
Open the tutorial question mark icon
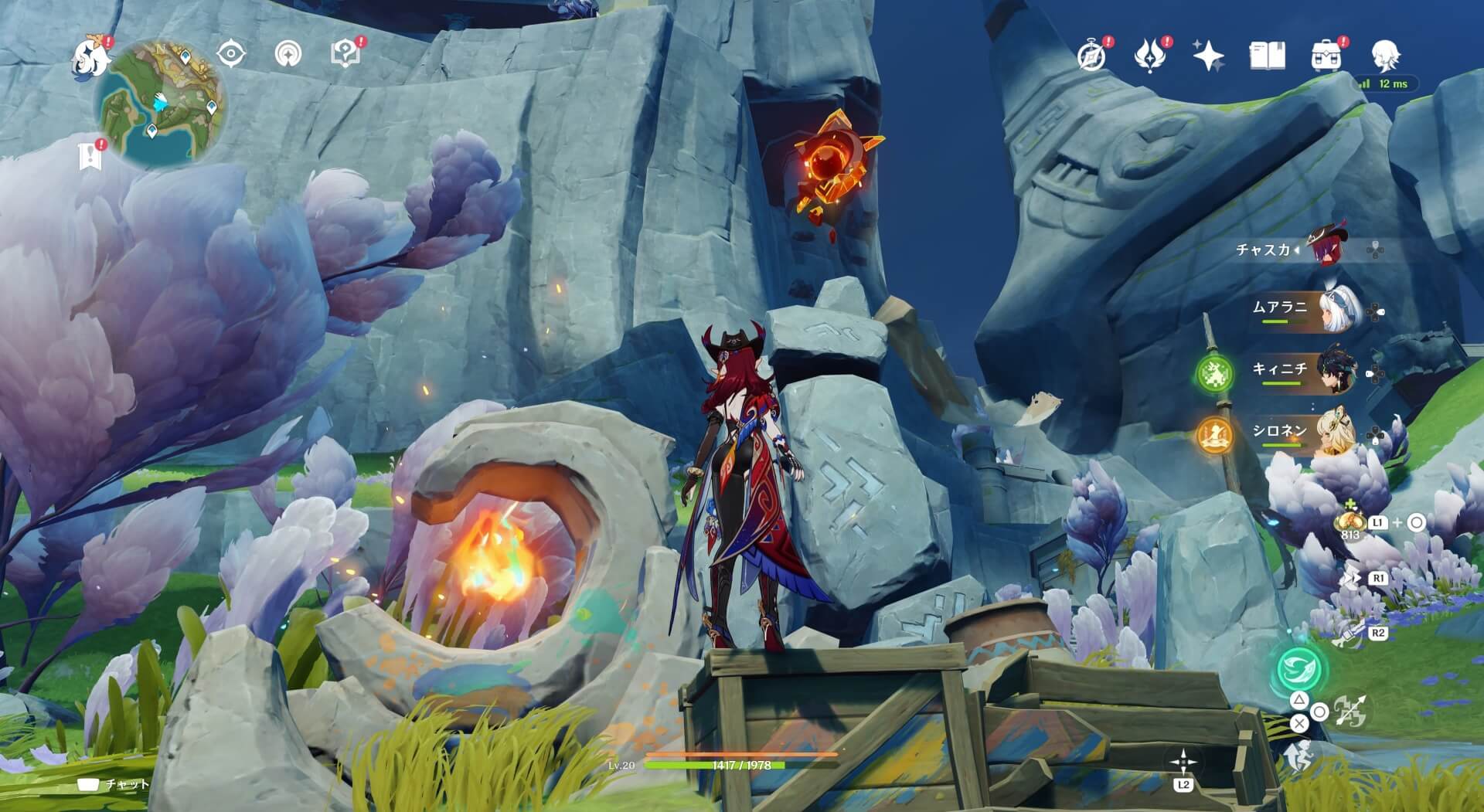(x=345, y=54)
